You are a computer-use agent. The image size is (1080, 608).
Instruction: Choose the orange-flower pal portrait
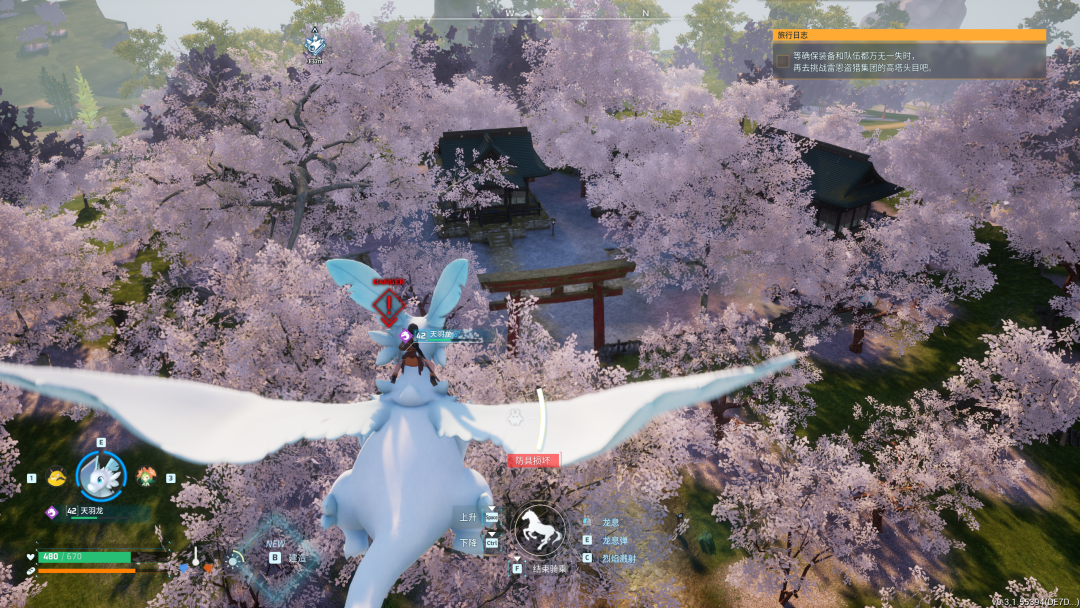(x=146, y=477)
